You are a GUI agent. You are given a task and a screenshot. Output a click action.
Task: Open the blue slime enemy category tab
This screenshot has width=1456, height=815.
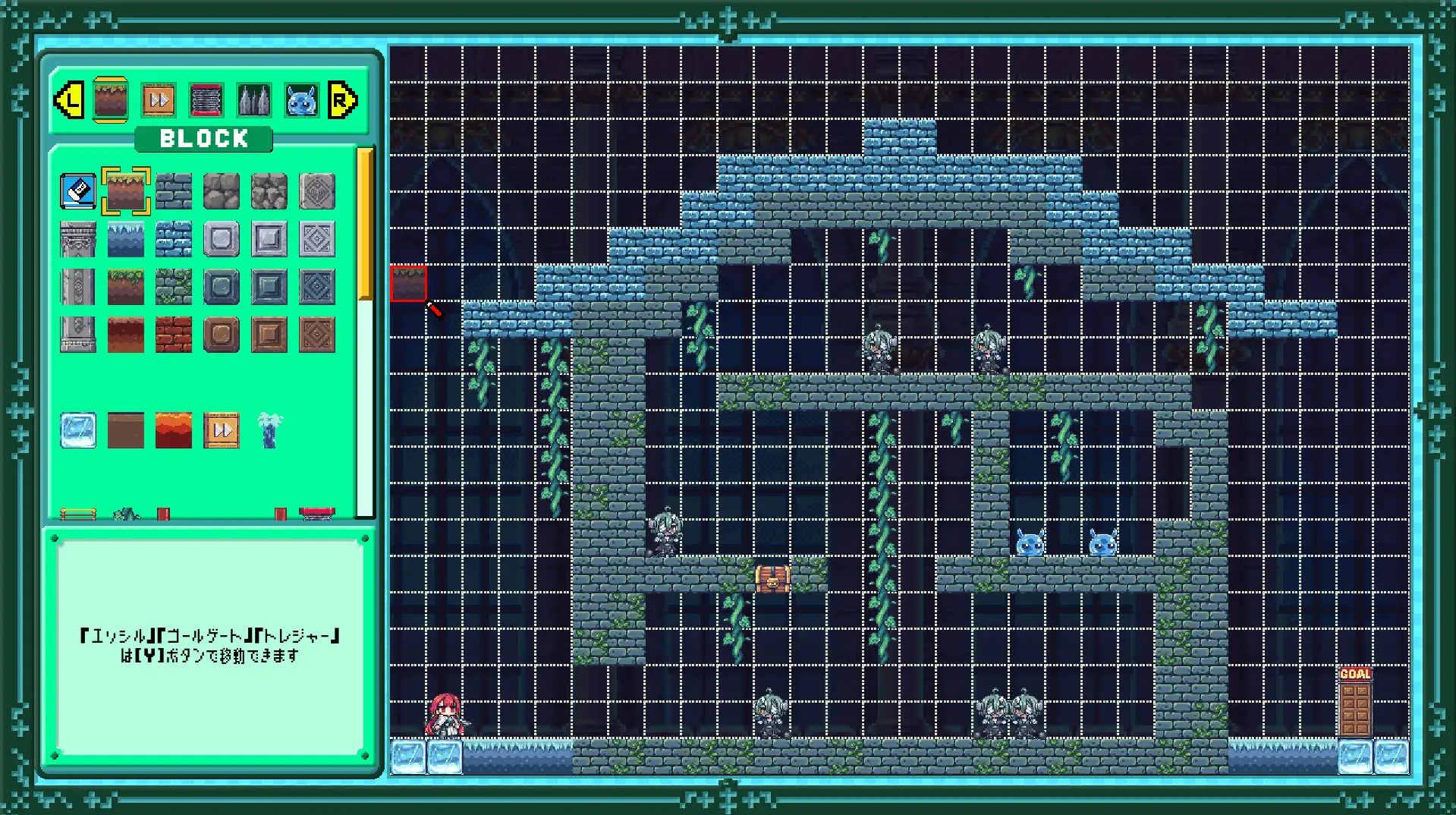[301, 100]
